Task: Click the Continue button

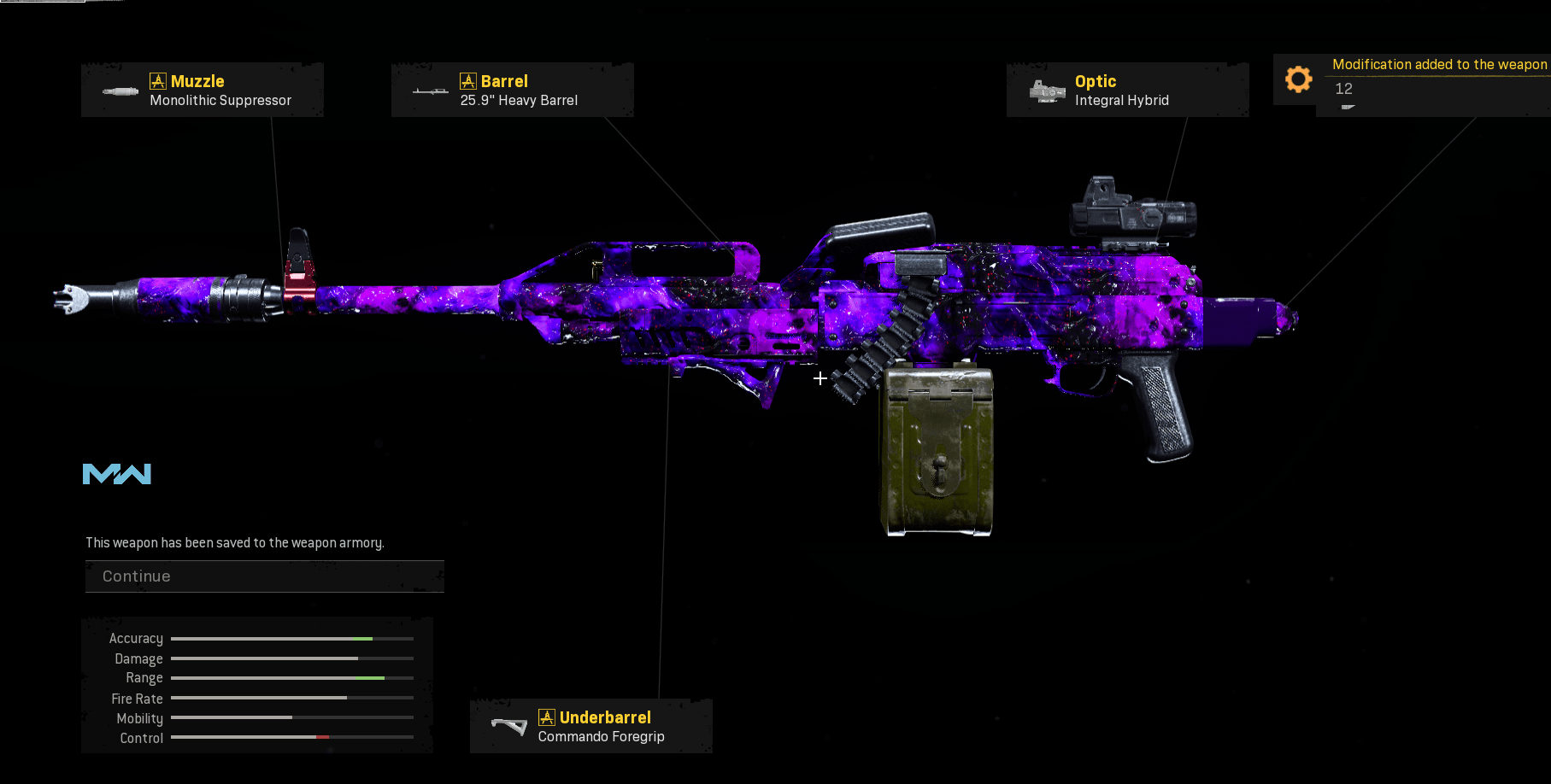Action: [x=264, y=576]
